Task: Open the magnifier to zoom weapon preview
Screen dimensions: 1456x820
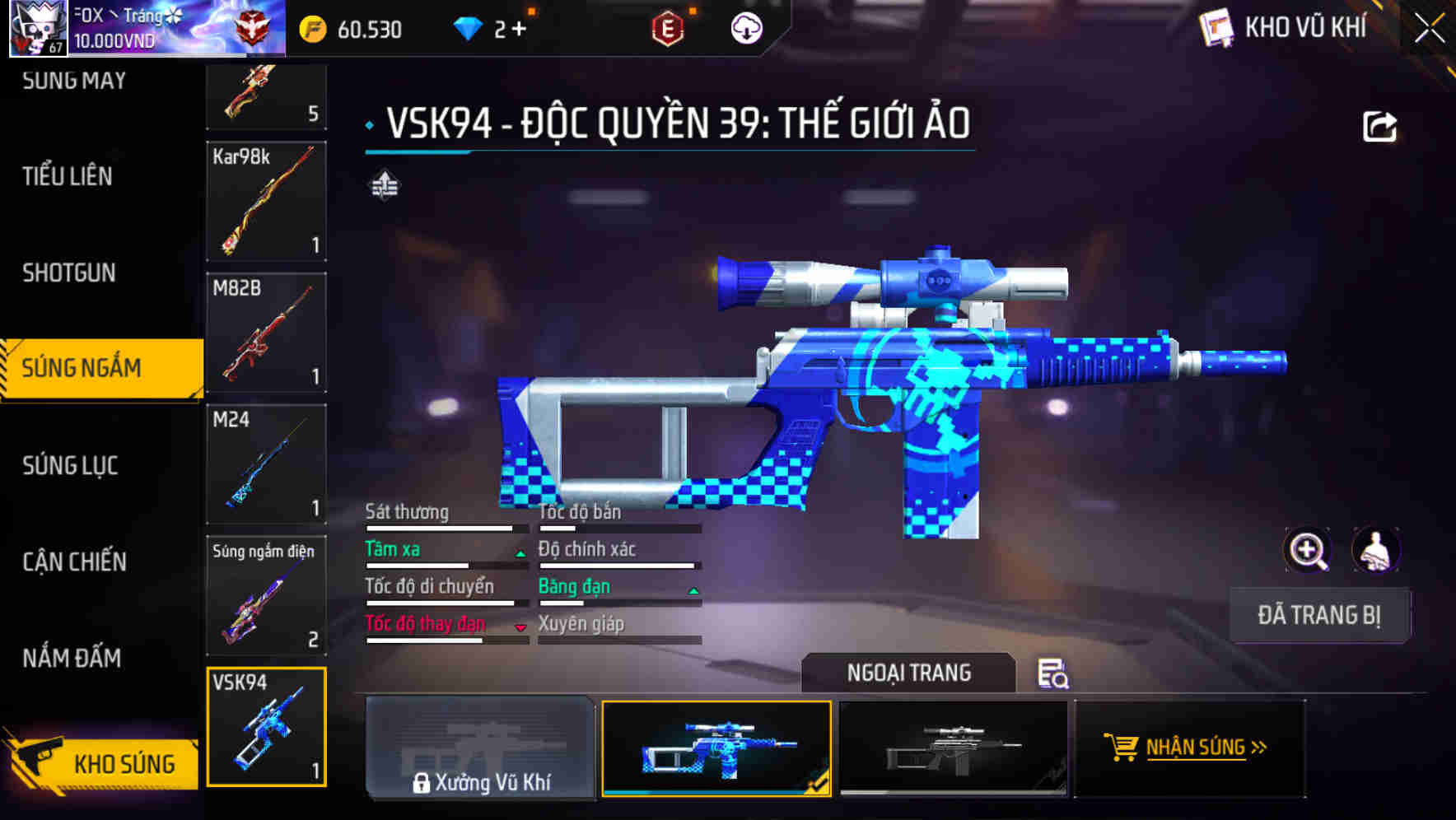Action: click(x=1305, y=550)
